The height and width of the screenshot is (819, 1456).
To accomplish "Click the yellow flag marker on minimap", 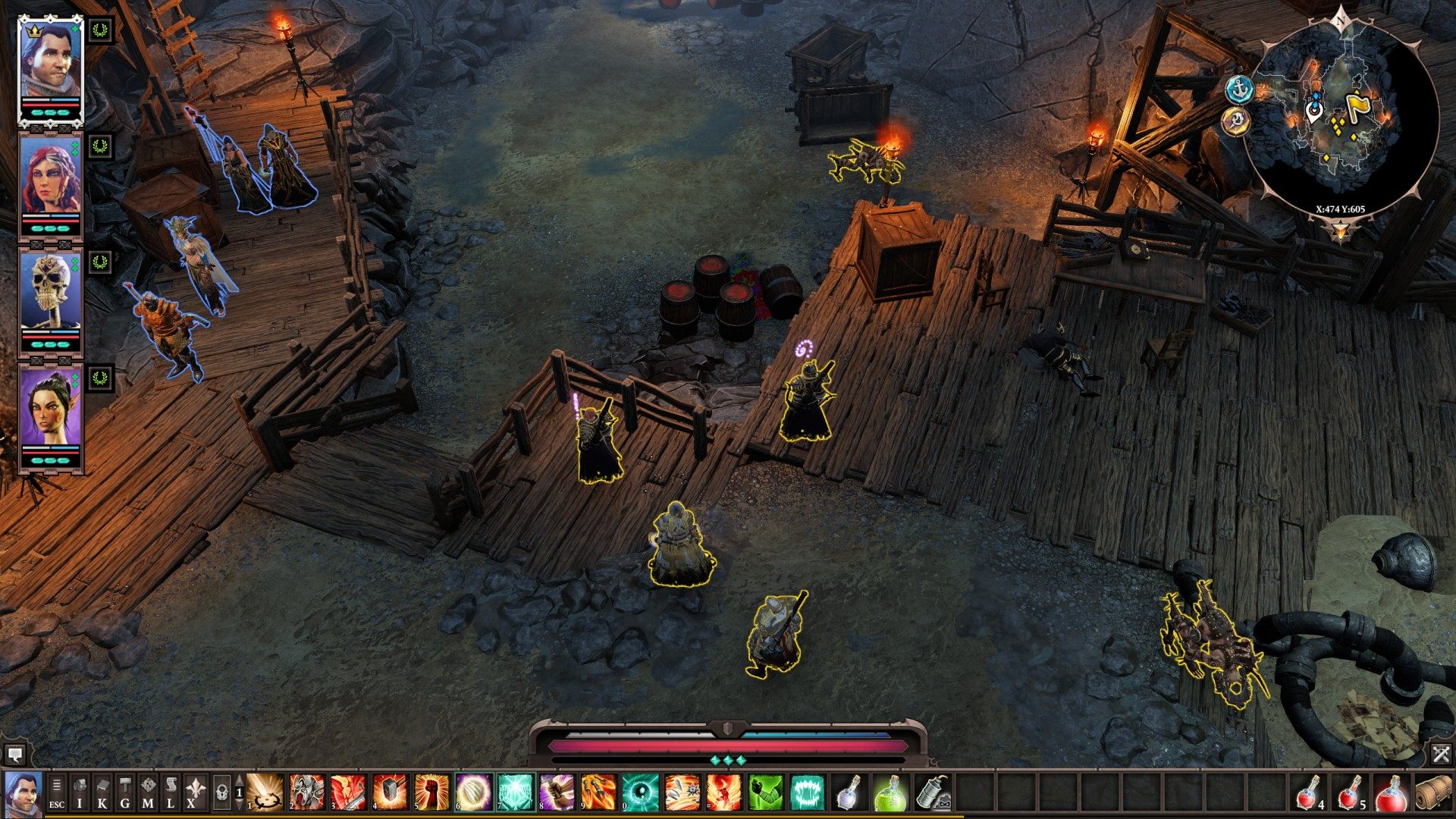I will point(1354,105).
